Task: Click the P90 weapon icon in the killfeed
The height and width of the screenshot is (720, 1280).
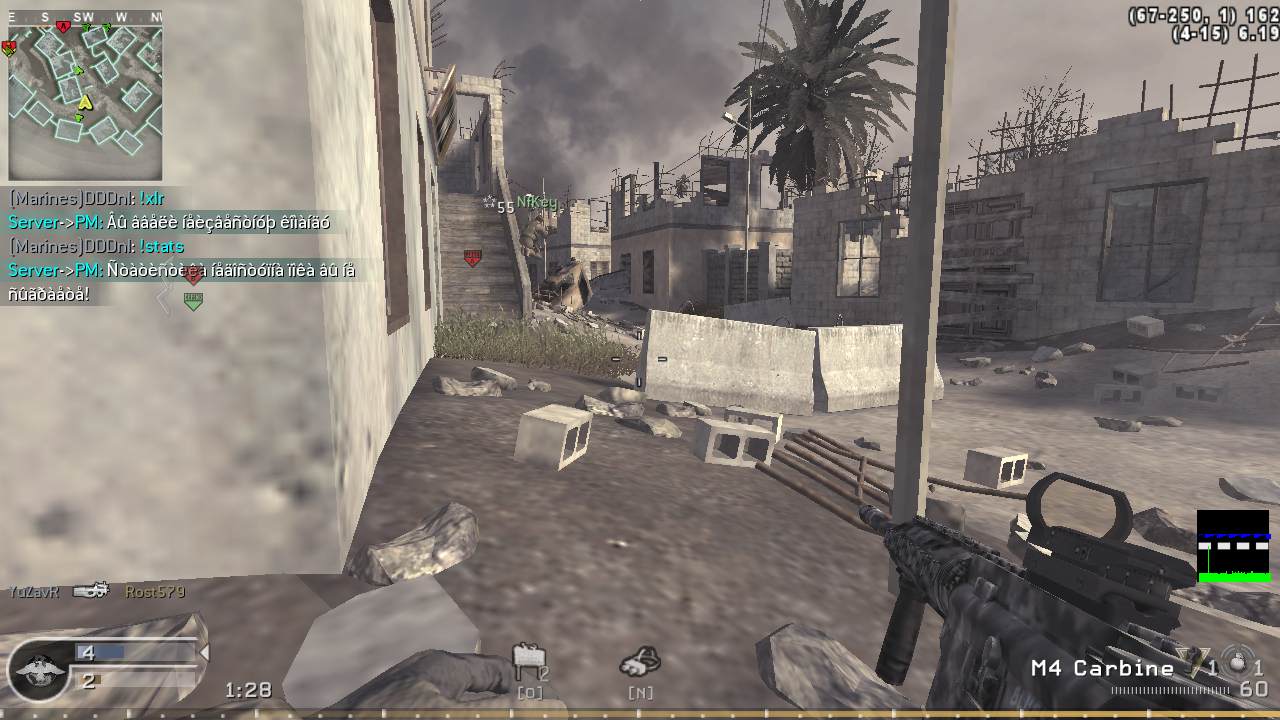Action: (x=90, y=591)
